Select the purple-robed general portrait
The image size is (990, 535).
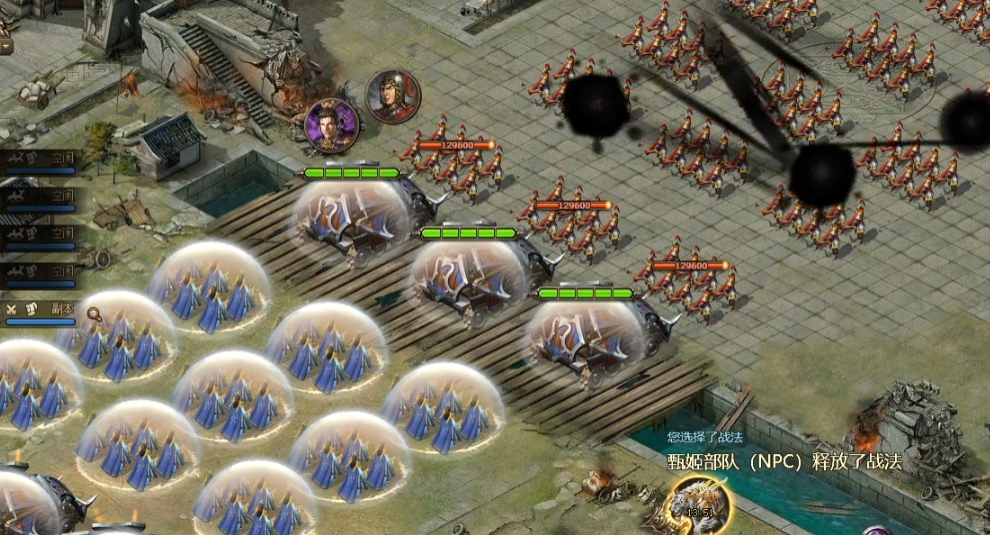332,126
